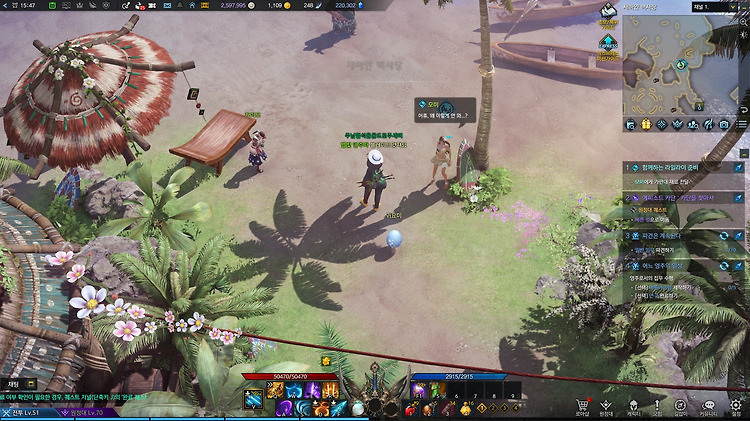Use the red health potion slot
Viewport: 750px width, 421px height.
pyautogui.click(x=409, y=409)
